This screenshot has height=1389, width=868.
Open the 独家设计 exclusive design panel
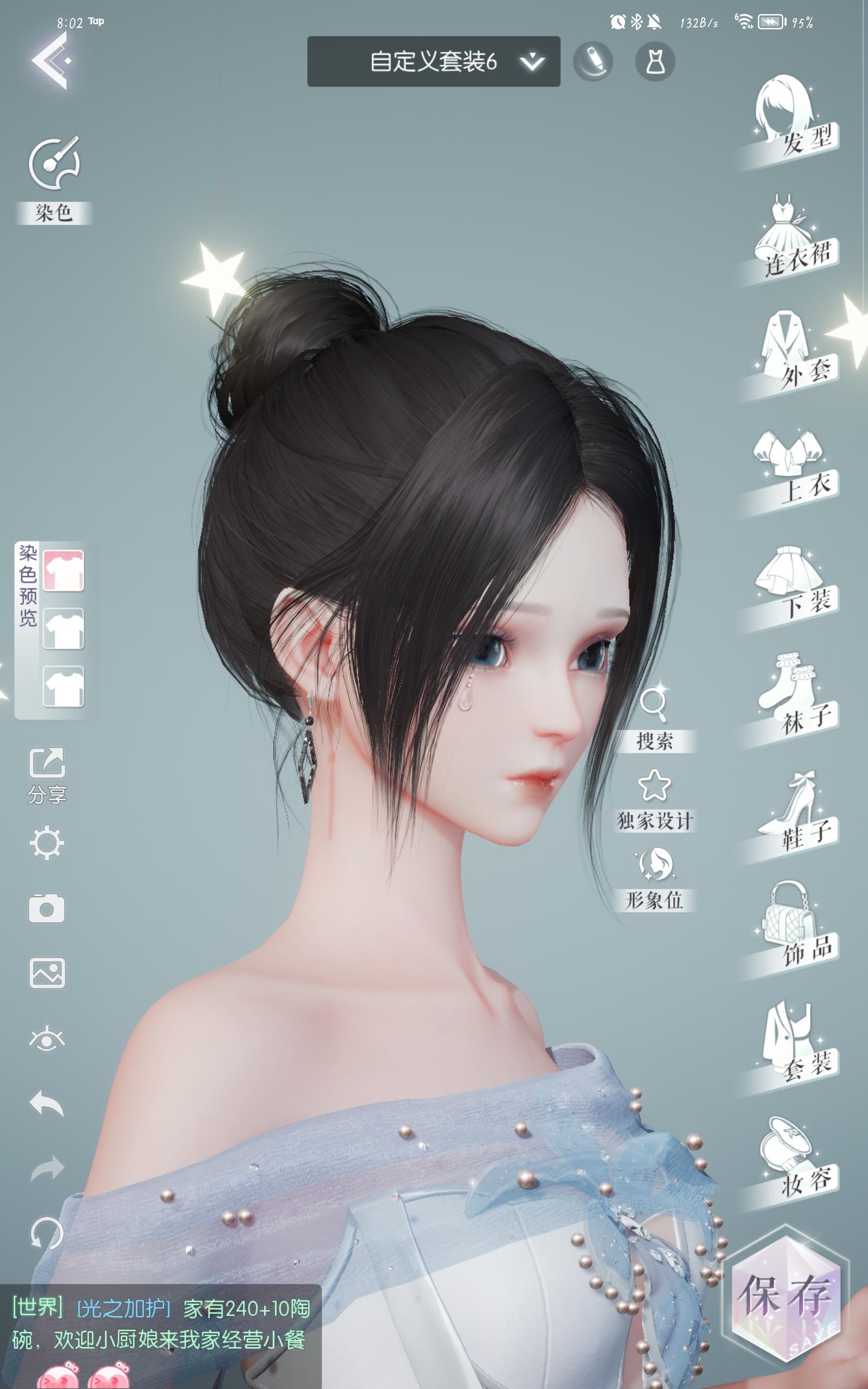point(657,801)
